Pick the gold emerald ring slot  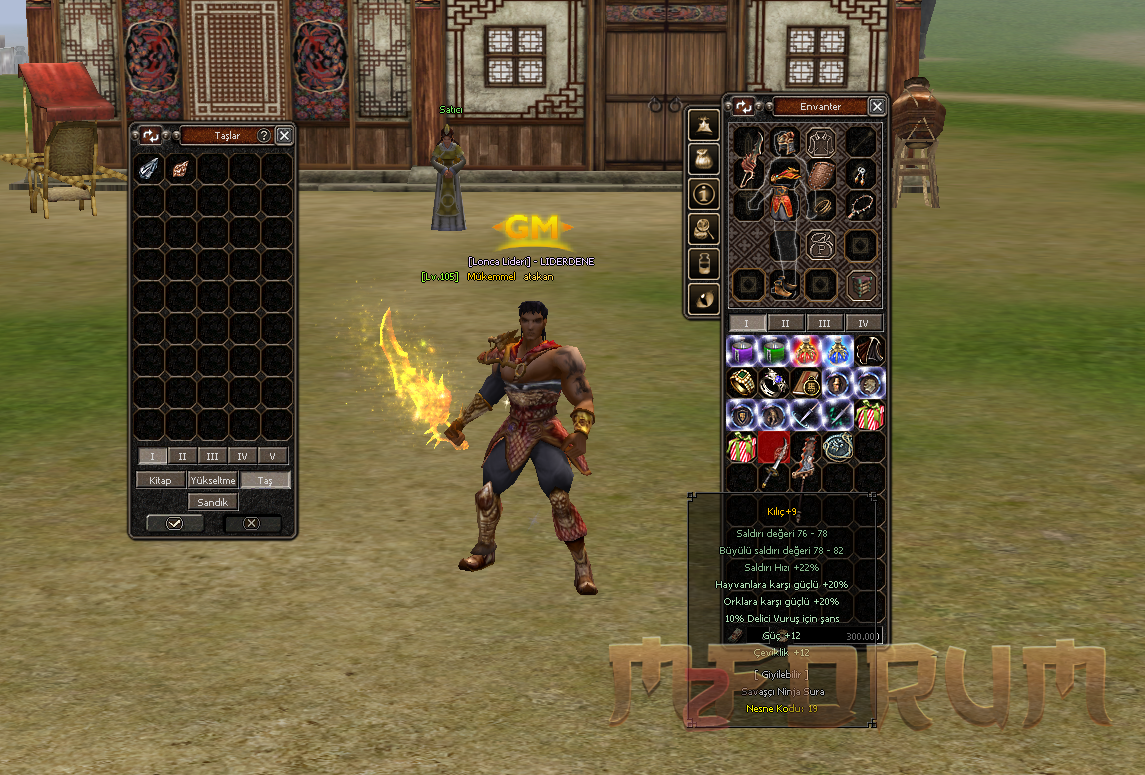(741, 383)
